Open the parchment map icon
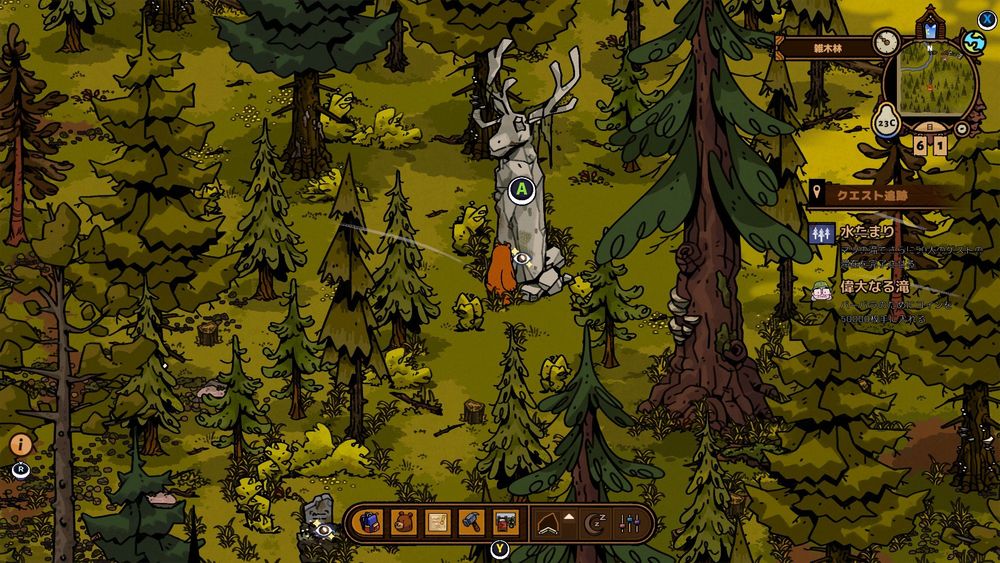 click(437, 522)
